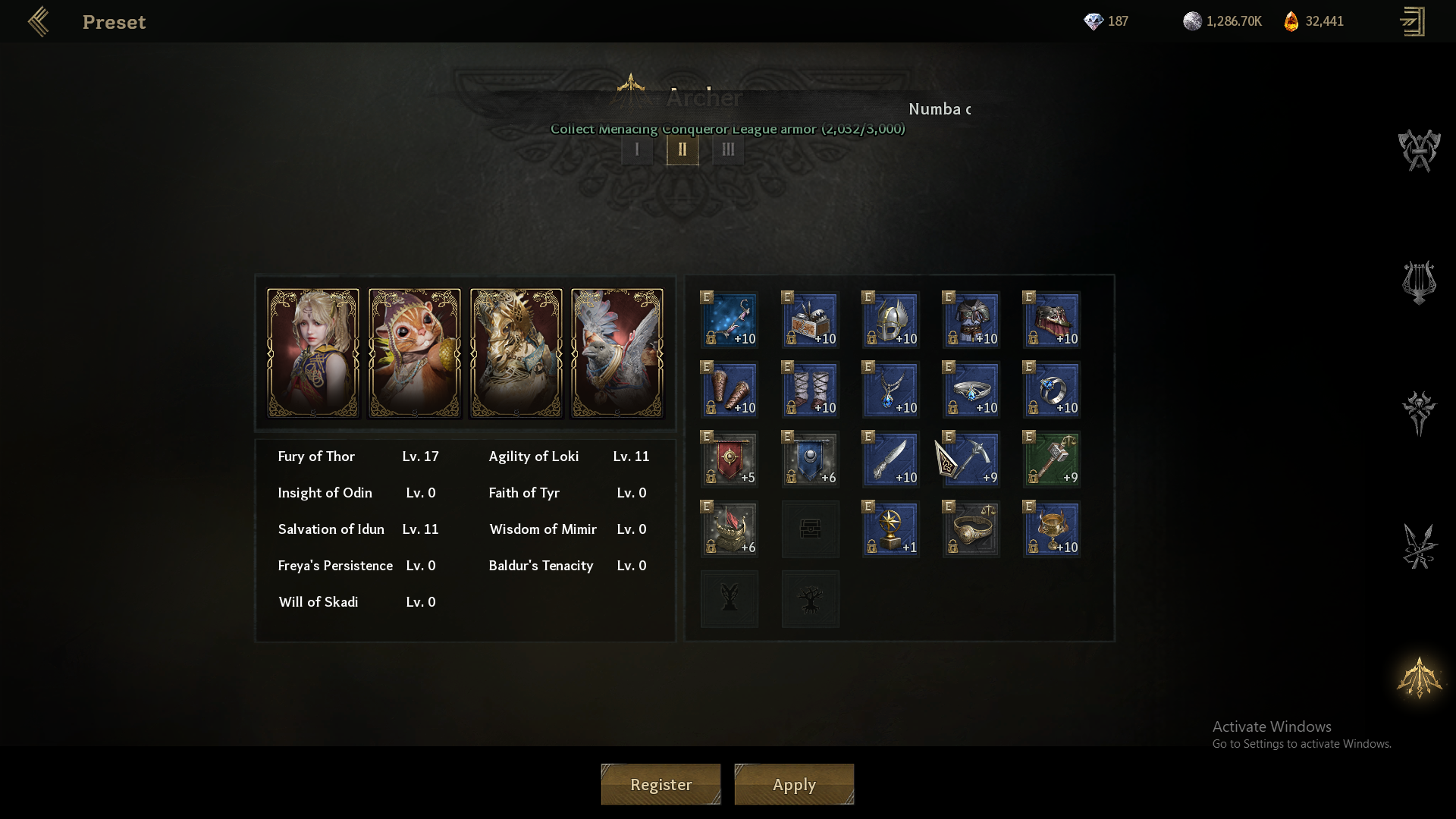Image resolution: width=1456 pixels, height=819 pixels.
Task: Select the blonde woman avatar card
Action: (313, 353)
